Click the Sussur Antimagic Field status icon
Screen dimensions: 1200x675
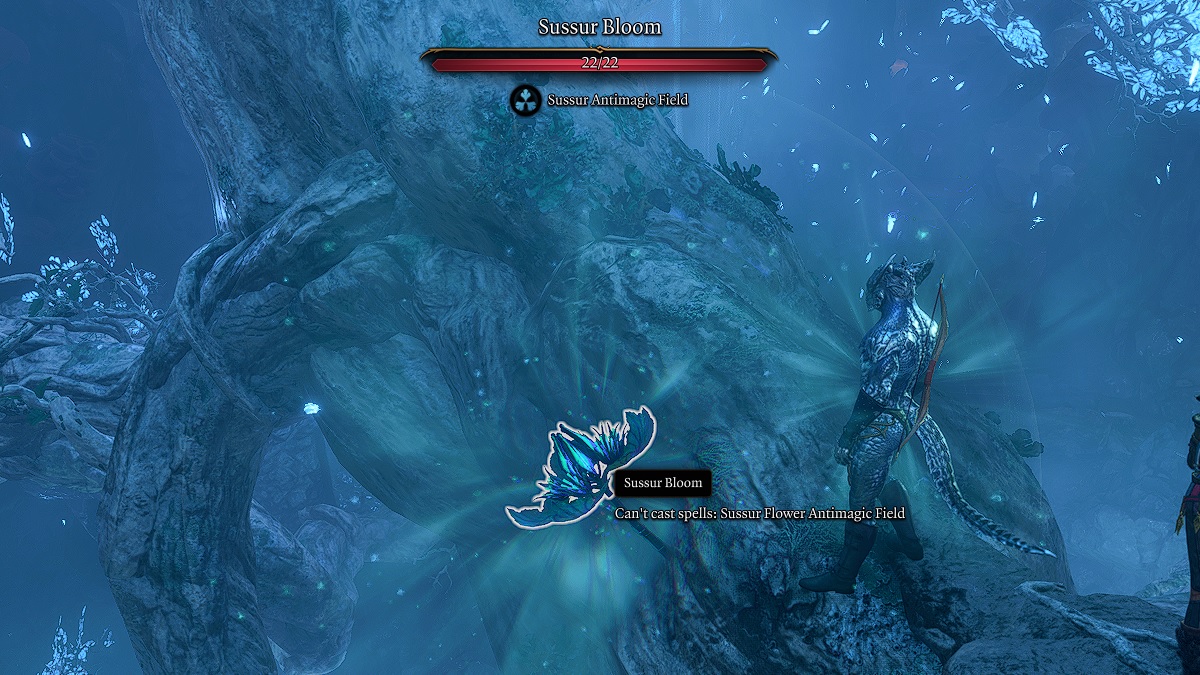(x=525, y=99)
